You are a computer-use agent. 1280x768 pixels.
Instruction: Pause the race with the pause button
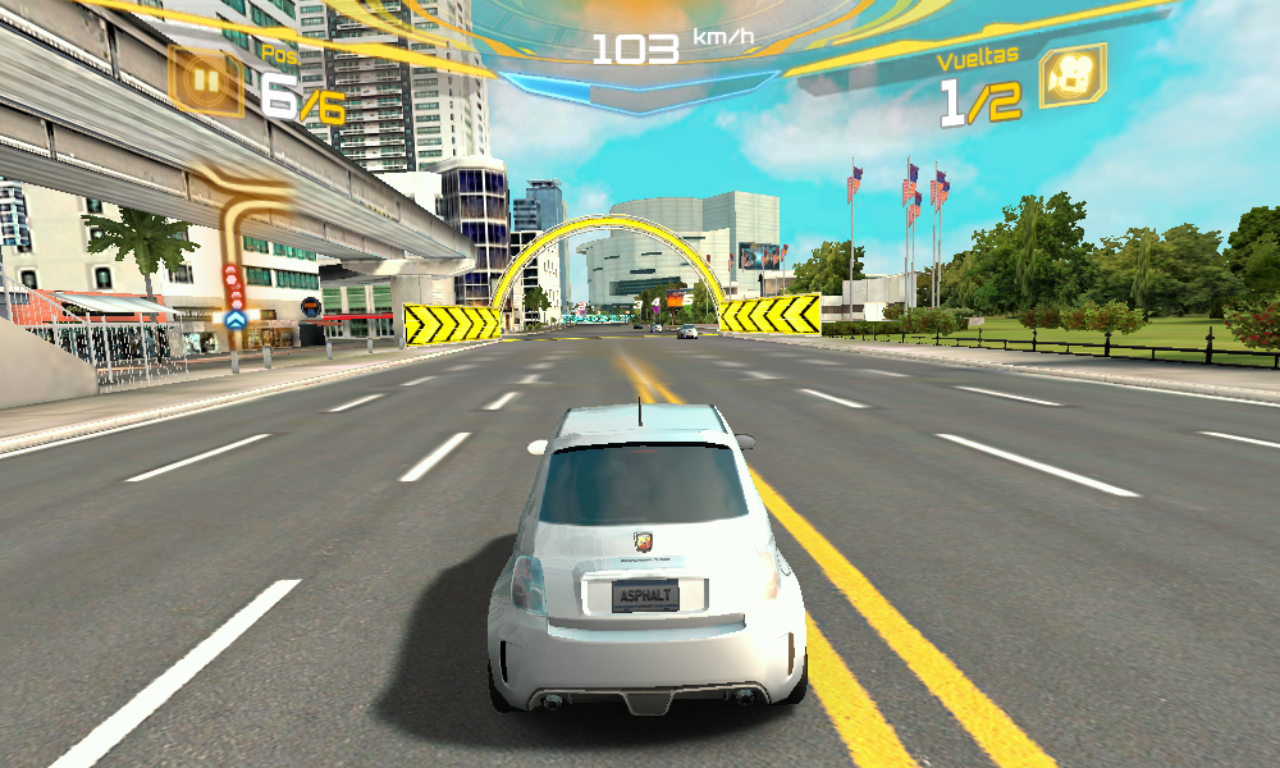[206, 80]
